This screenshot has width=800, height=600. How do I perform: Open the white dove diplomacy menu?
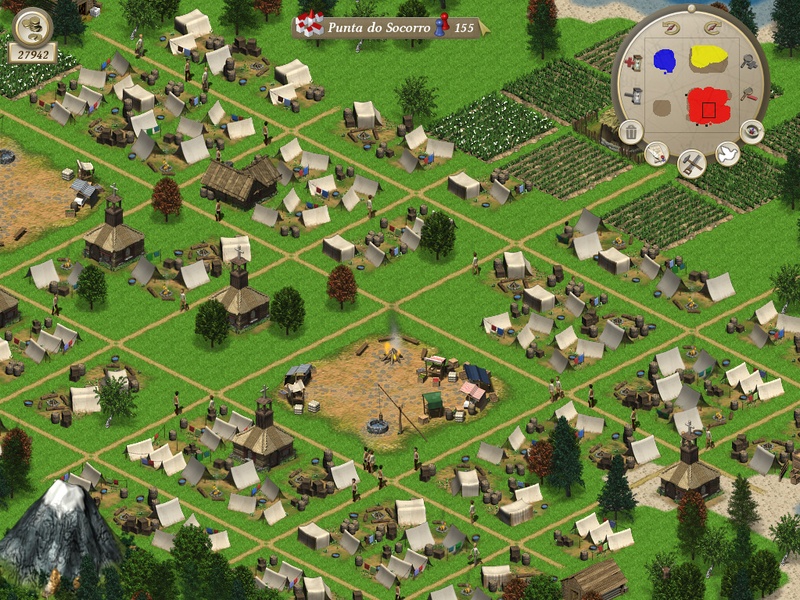point(727,154)
